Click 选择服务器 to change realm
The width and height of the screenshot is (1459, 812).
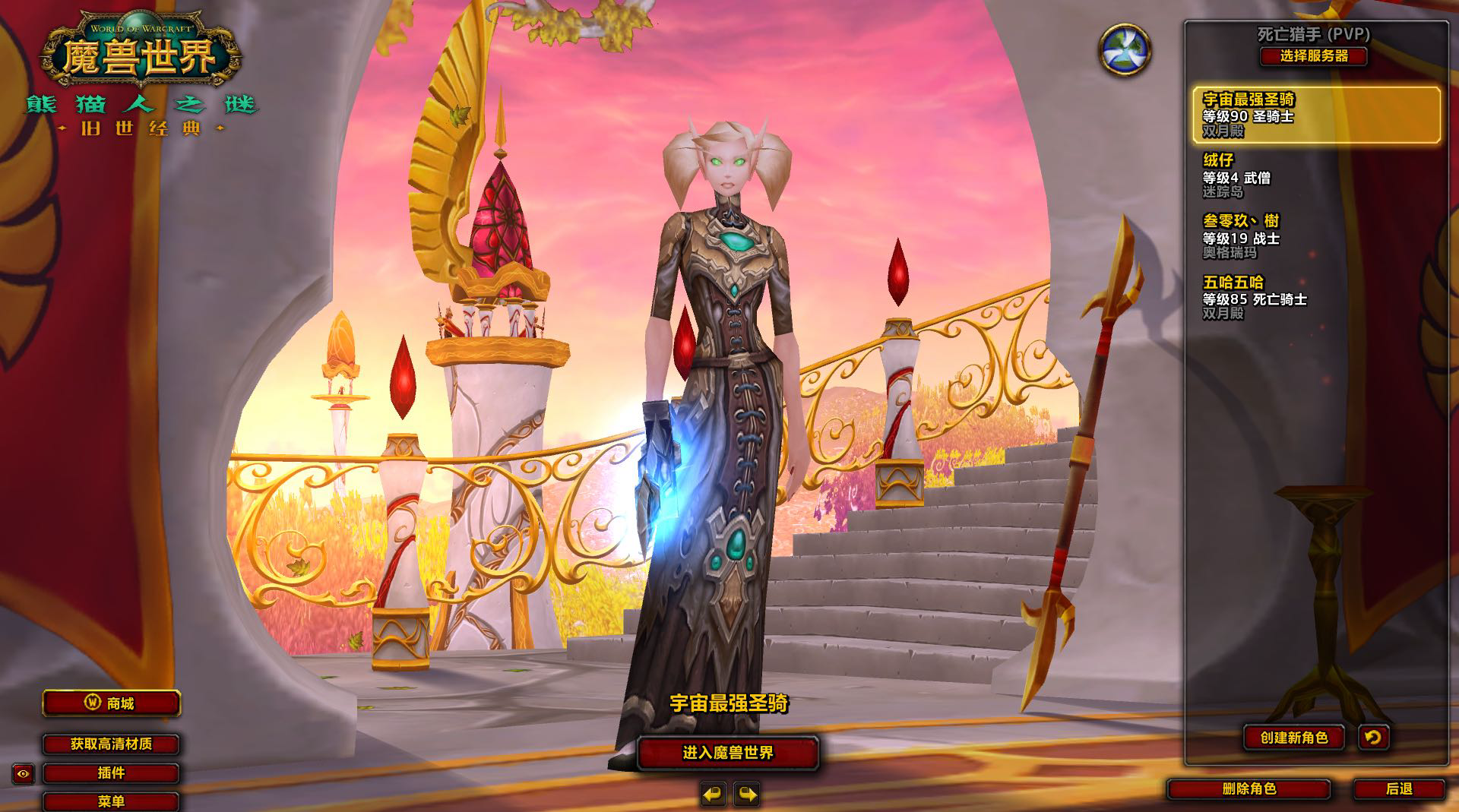[1313, 56]
